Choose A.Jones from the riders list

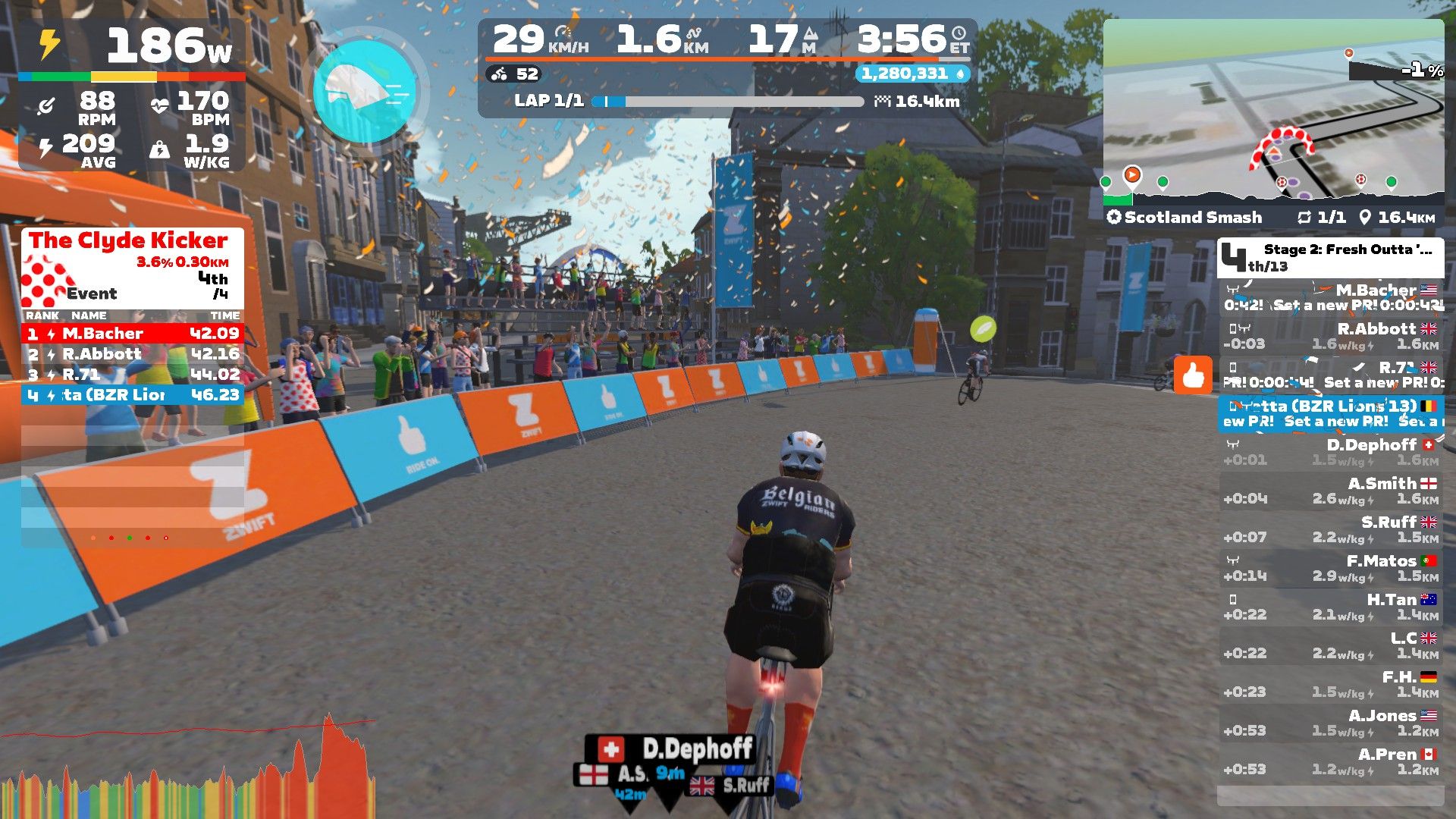tap(1331, 723)
